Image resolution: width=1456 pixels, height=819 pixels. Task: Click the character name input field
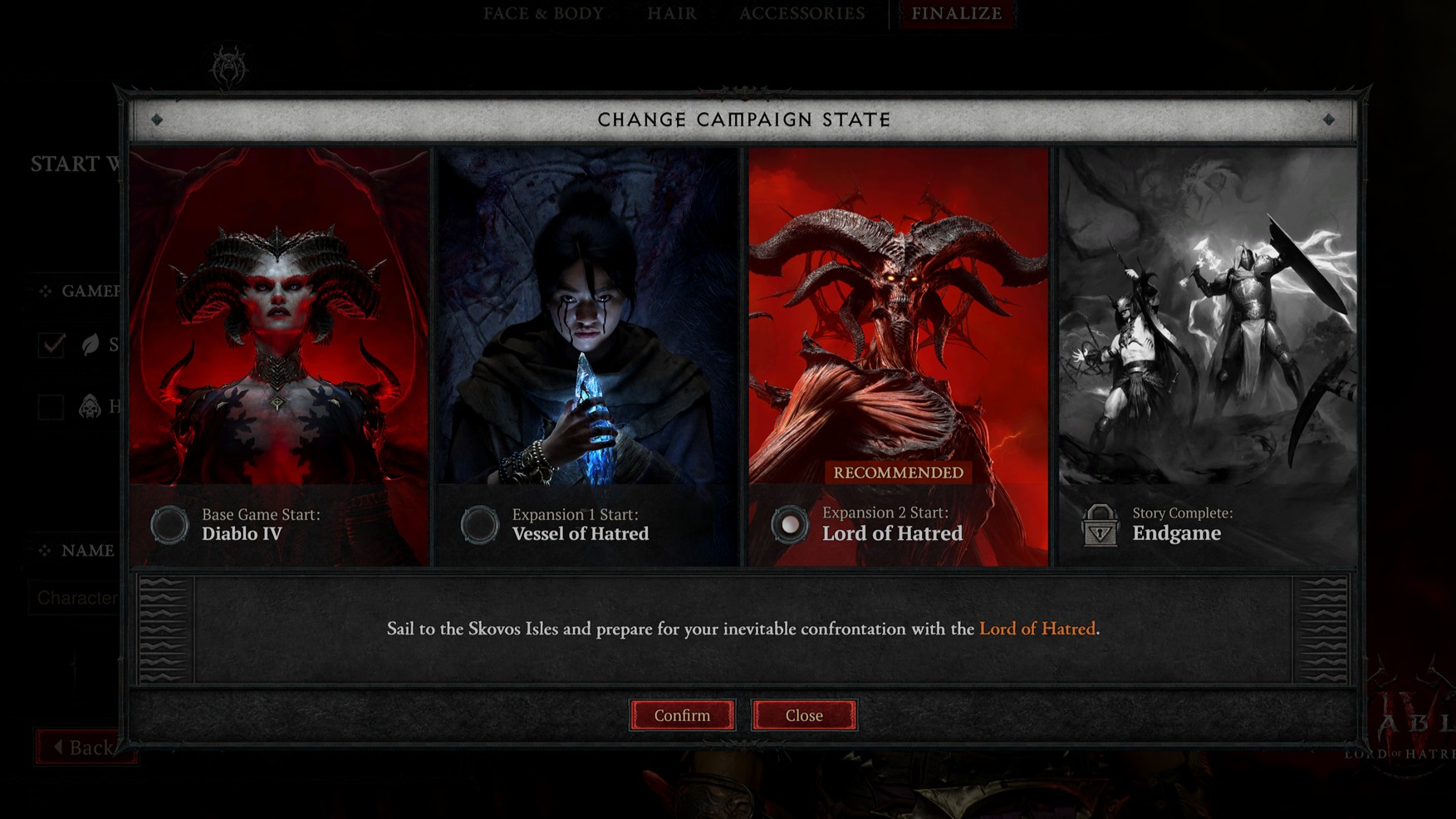click(79, 597)
